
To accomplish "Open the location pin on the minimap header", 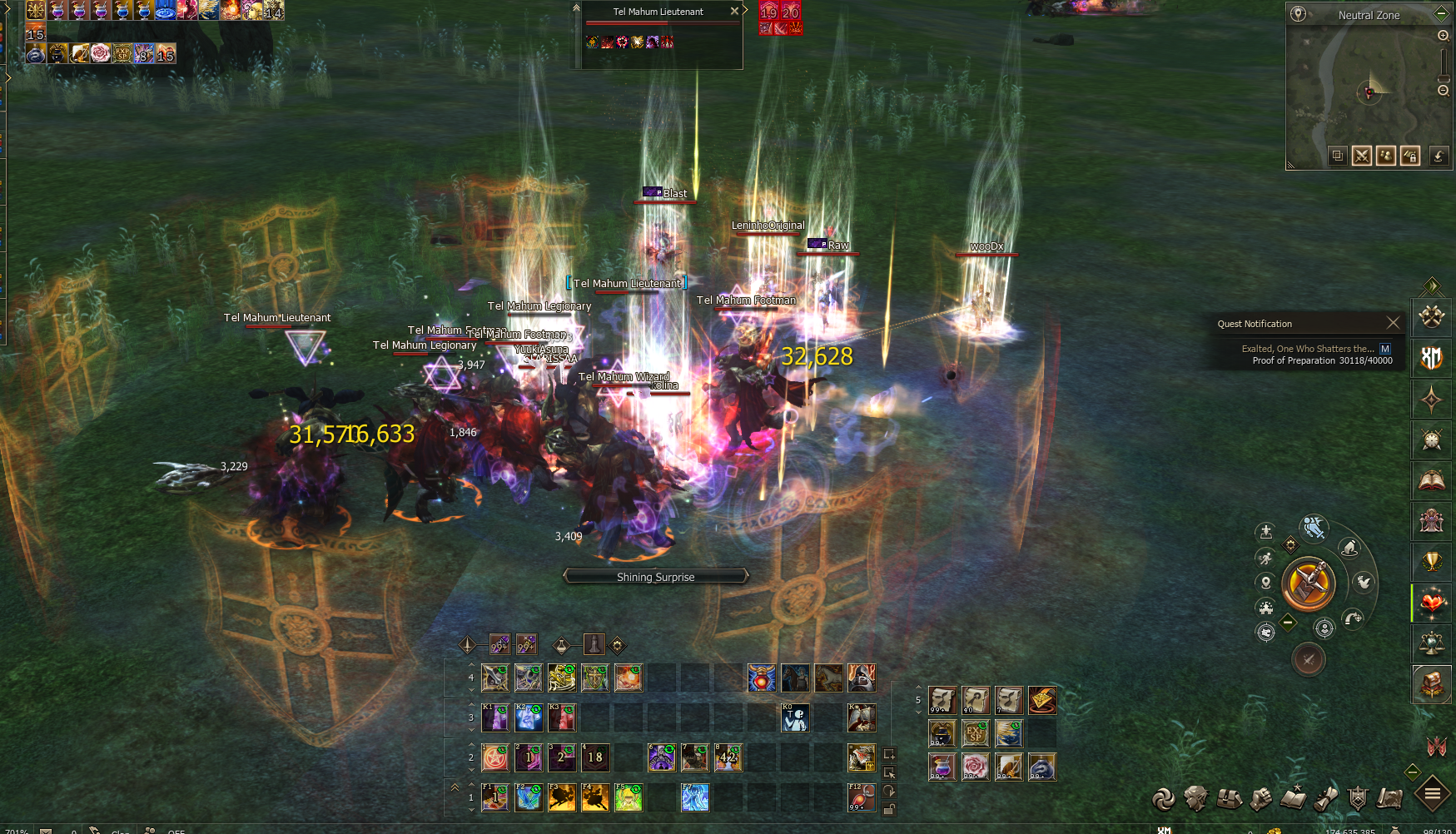I will [x=1298, y=14].
